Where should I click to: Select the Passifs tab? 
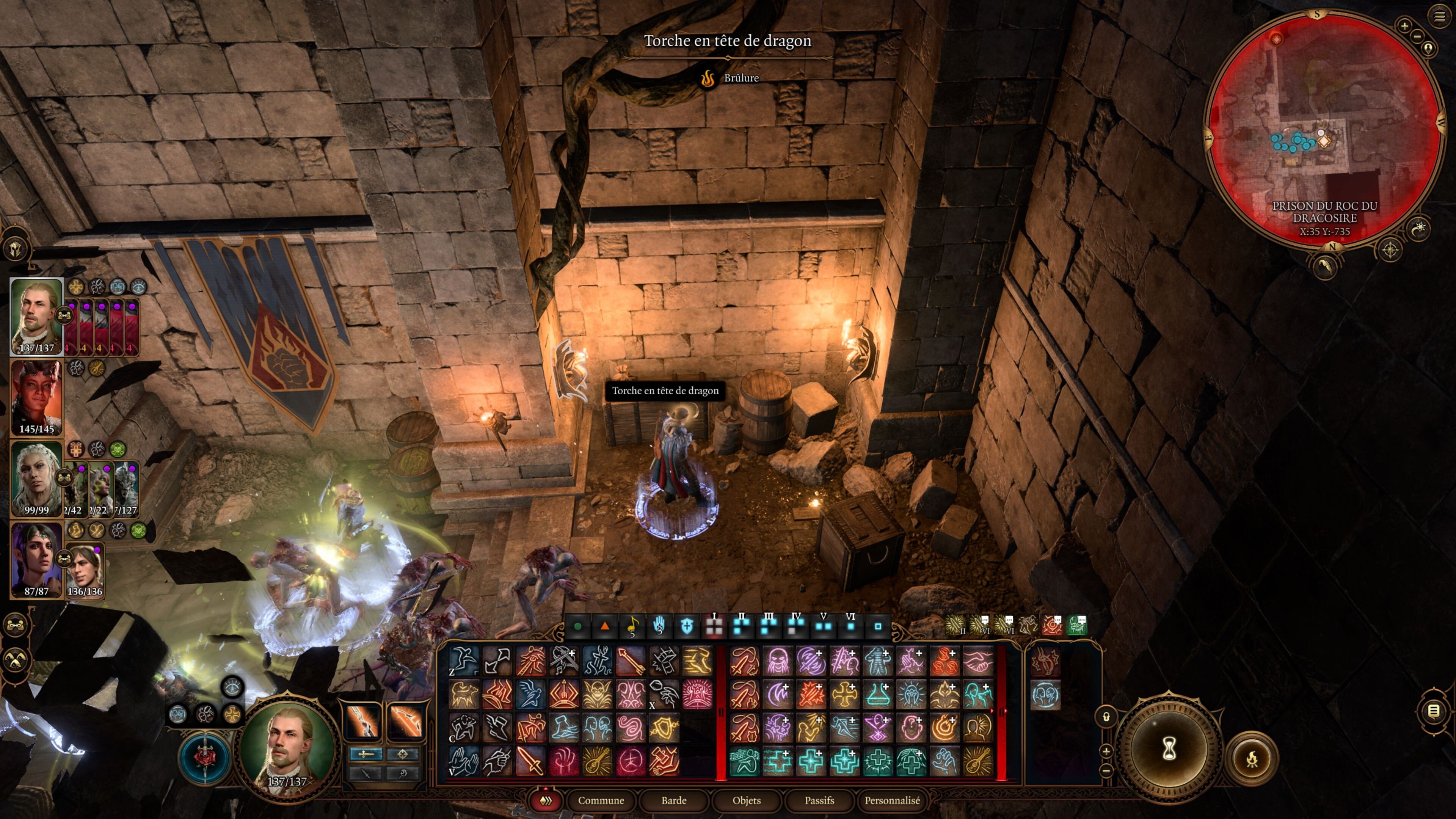[819, 800]
